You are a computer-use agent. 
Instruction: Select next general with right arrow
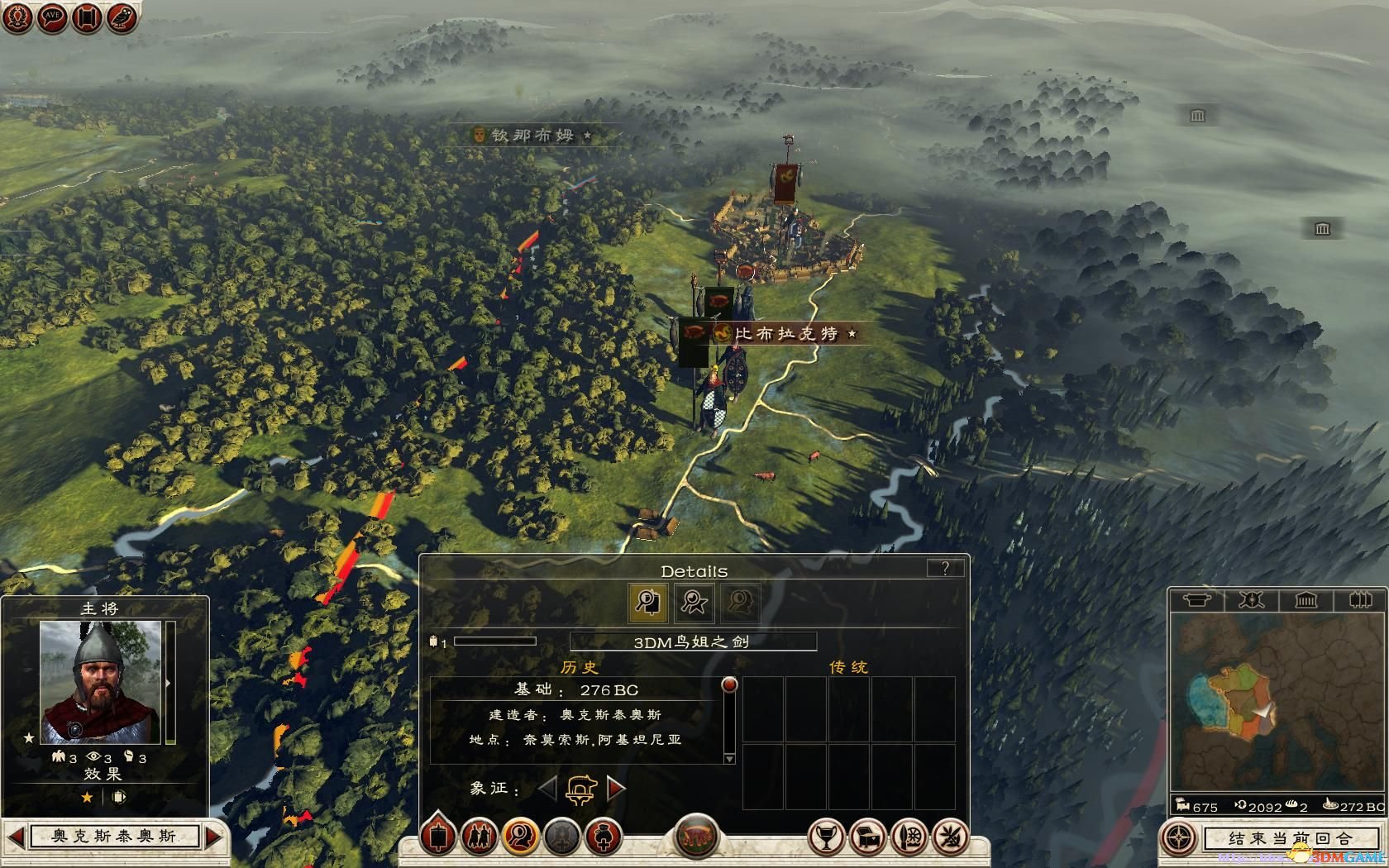[214, 837]
